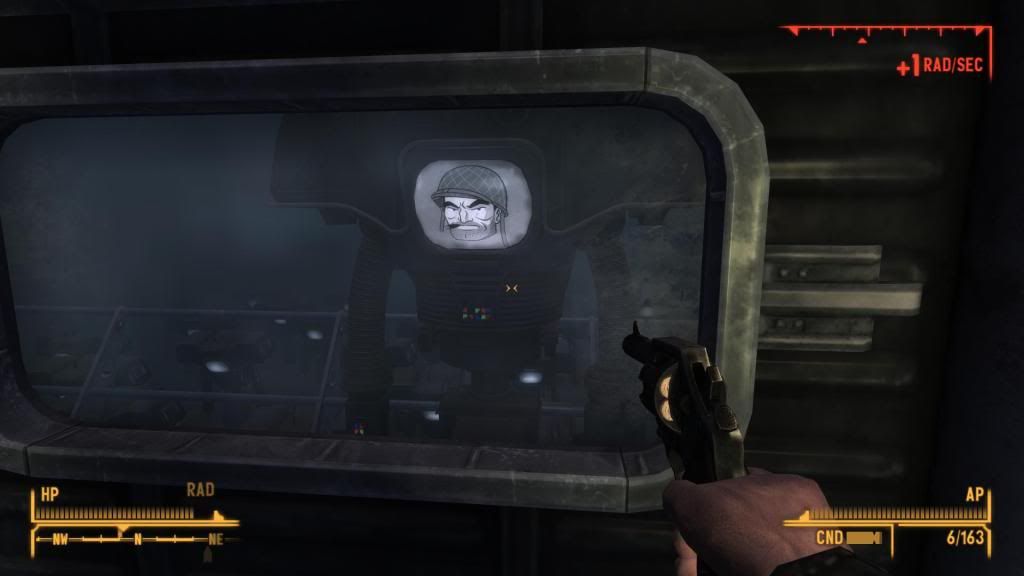This screenshot has width=1024, height=576.
Task: Click the compass bar showing NW, N, NE
Action: [135, 538]
